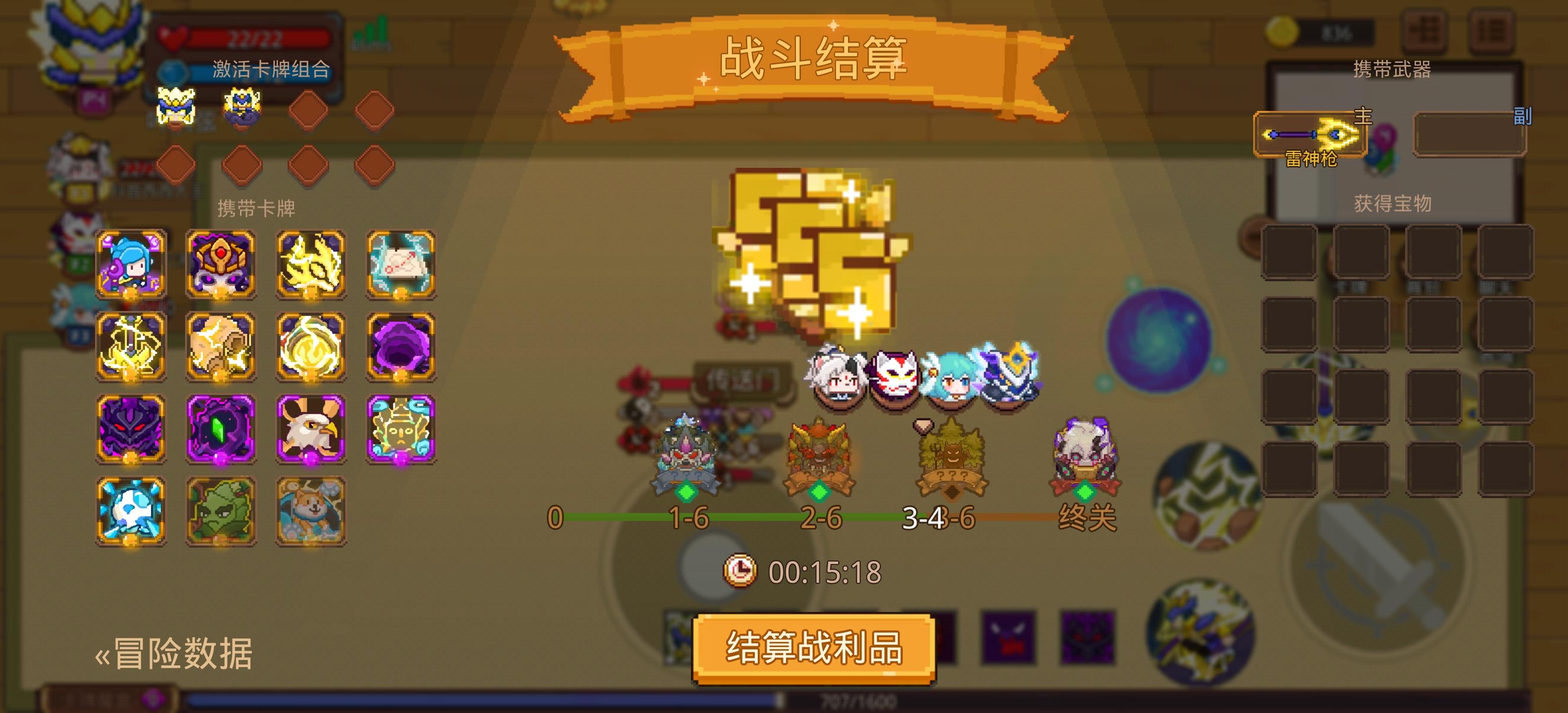Click the first golden combo character under 激活卡牌组合
This screenshot has height=713, width=1568.
pos(175,105)
